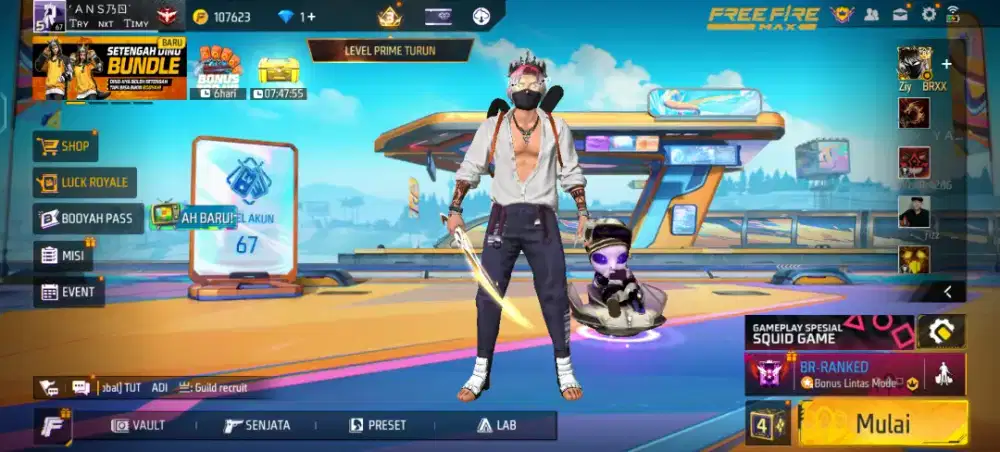
Task: Open the mailbox envelope icon
Action: 900,14
